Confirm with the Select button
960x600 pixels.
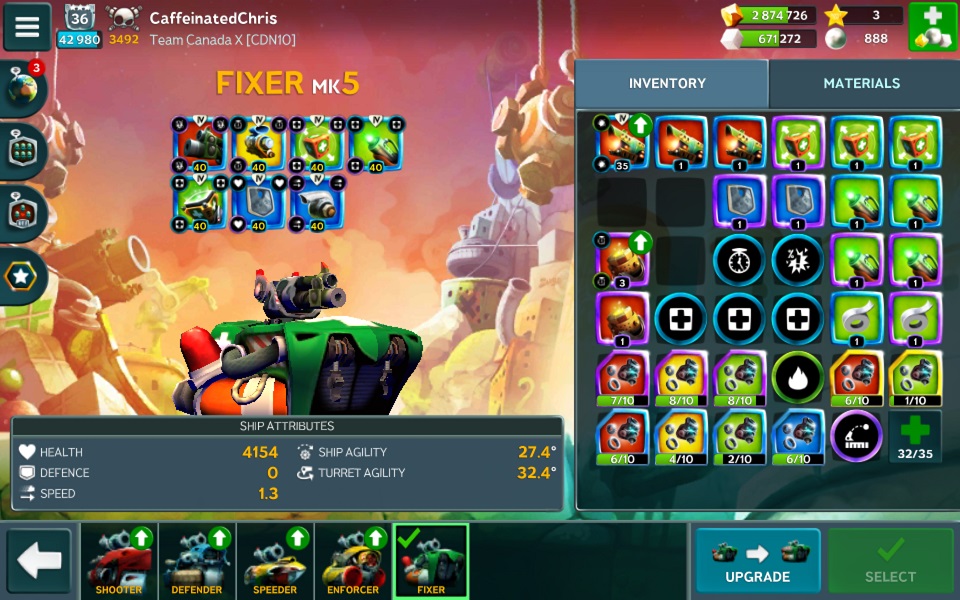point(889,560)
